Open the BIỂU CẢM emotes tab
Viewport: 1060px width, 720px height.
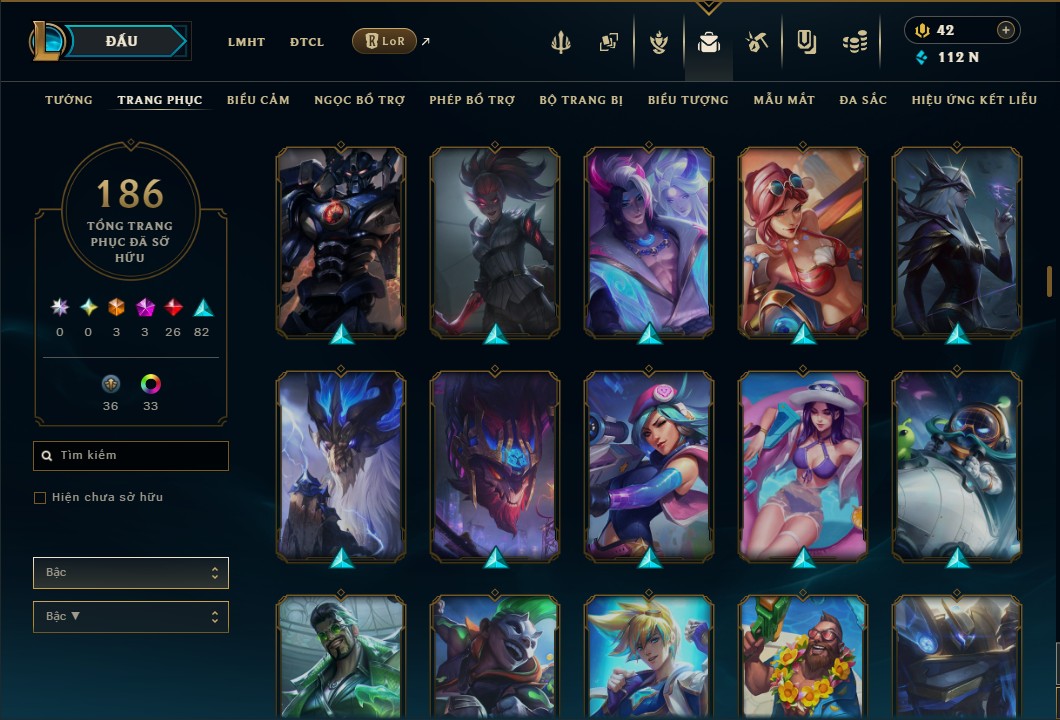tap(258, 100)
